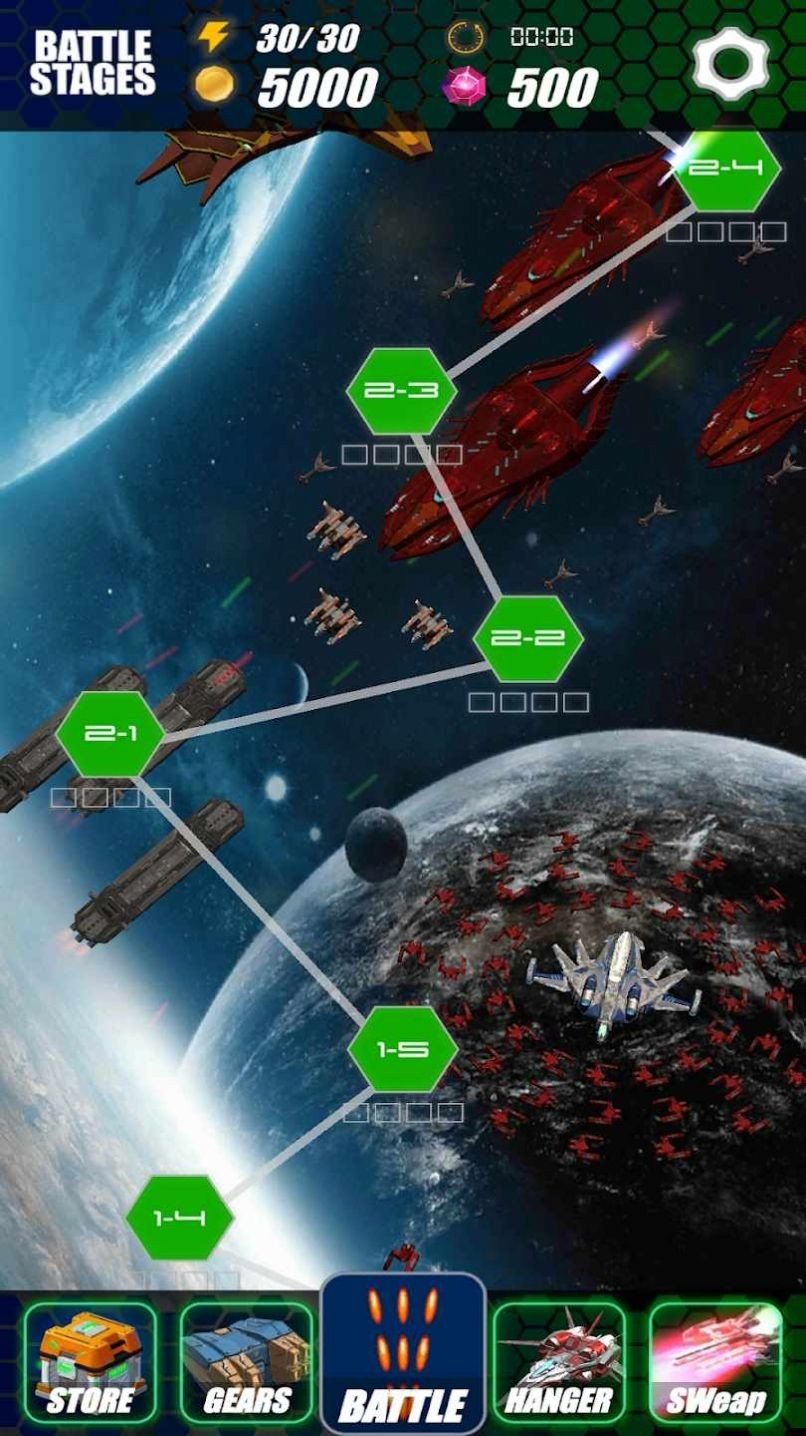Choose stage 2-3 on the map
This screenshot has width=806, height=1436.
point(401,391)
